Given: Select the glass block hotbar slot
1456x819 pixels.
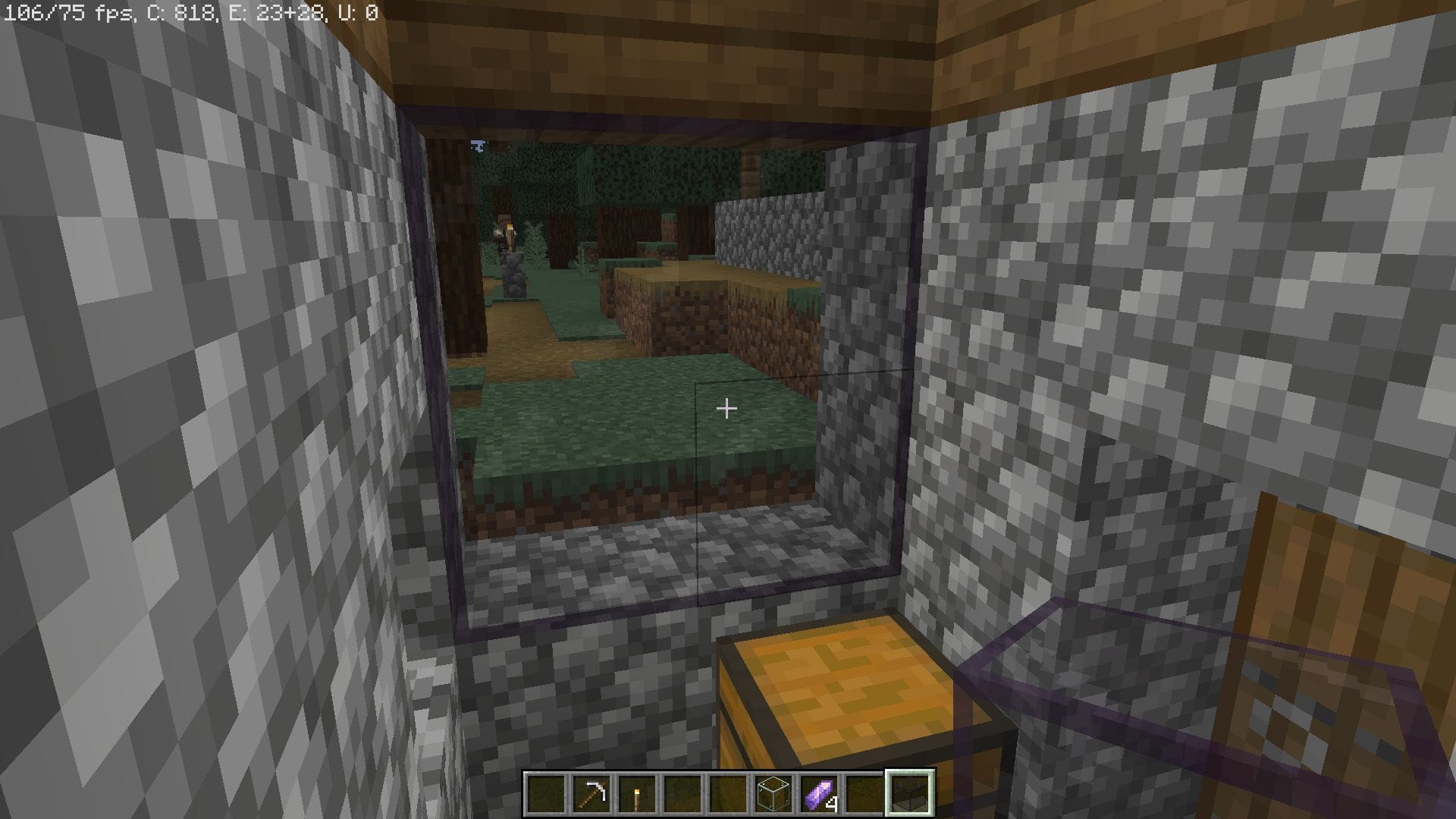Looking at the screenshot, I should click(773, 793).
